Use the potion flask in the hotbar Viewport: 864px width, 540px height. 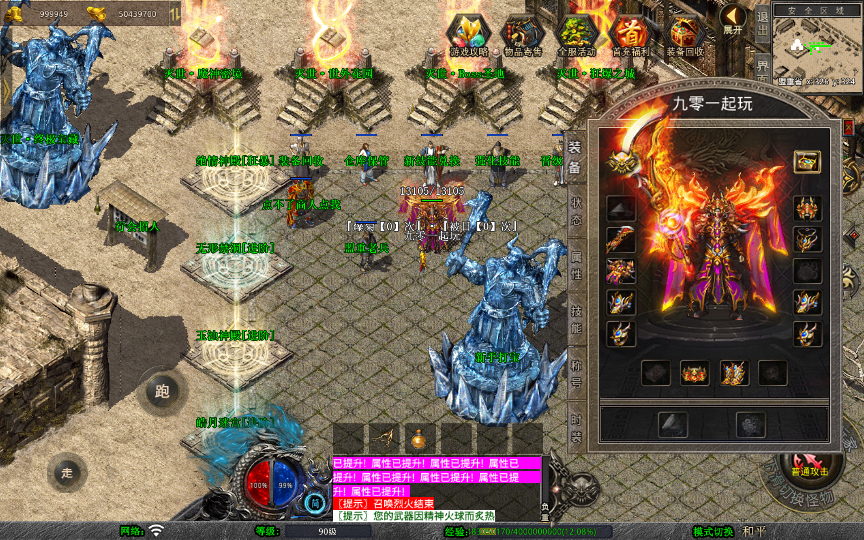click(419, 438)
